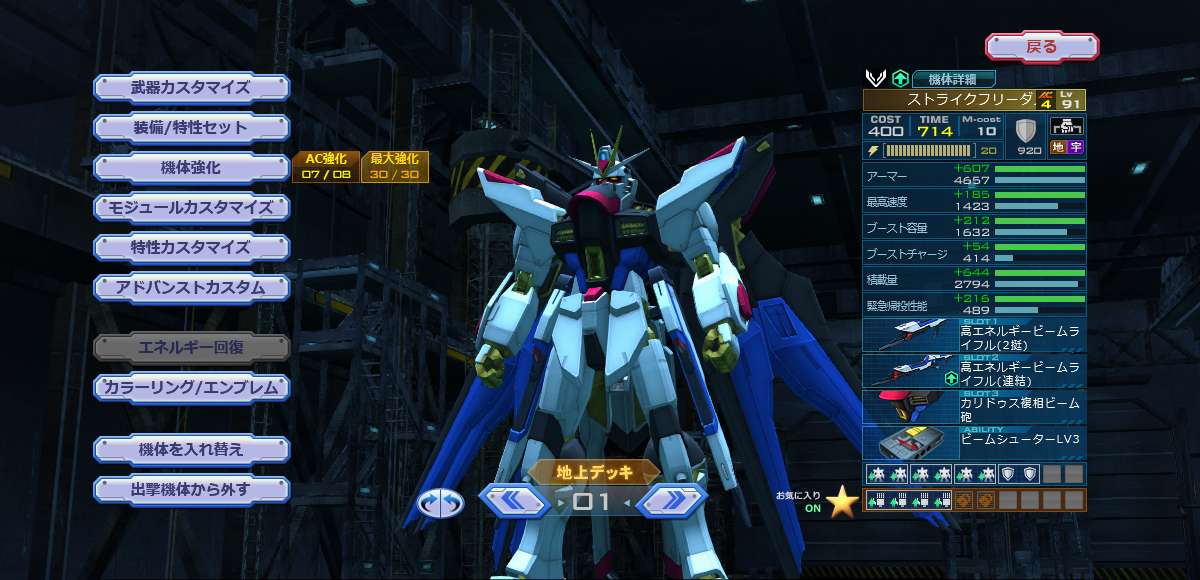Select 装備/特性セット button
The width and height of the screenshot is (1200, 580).
tap(191, 128)
